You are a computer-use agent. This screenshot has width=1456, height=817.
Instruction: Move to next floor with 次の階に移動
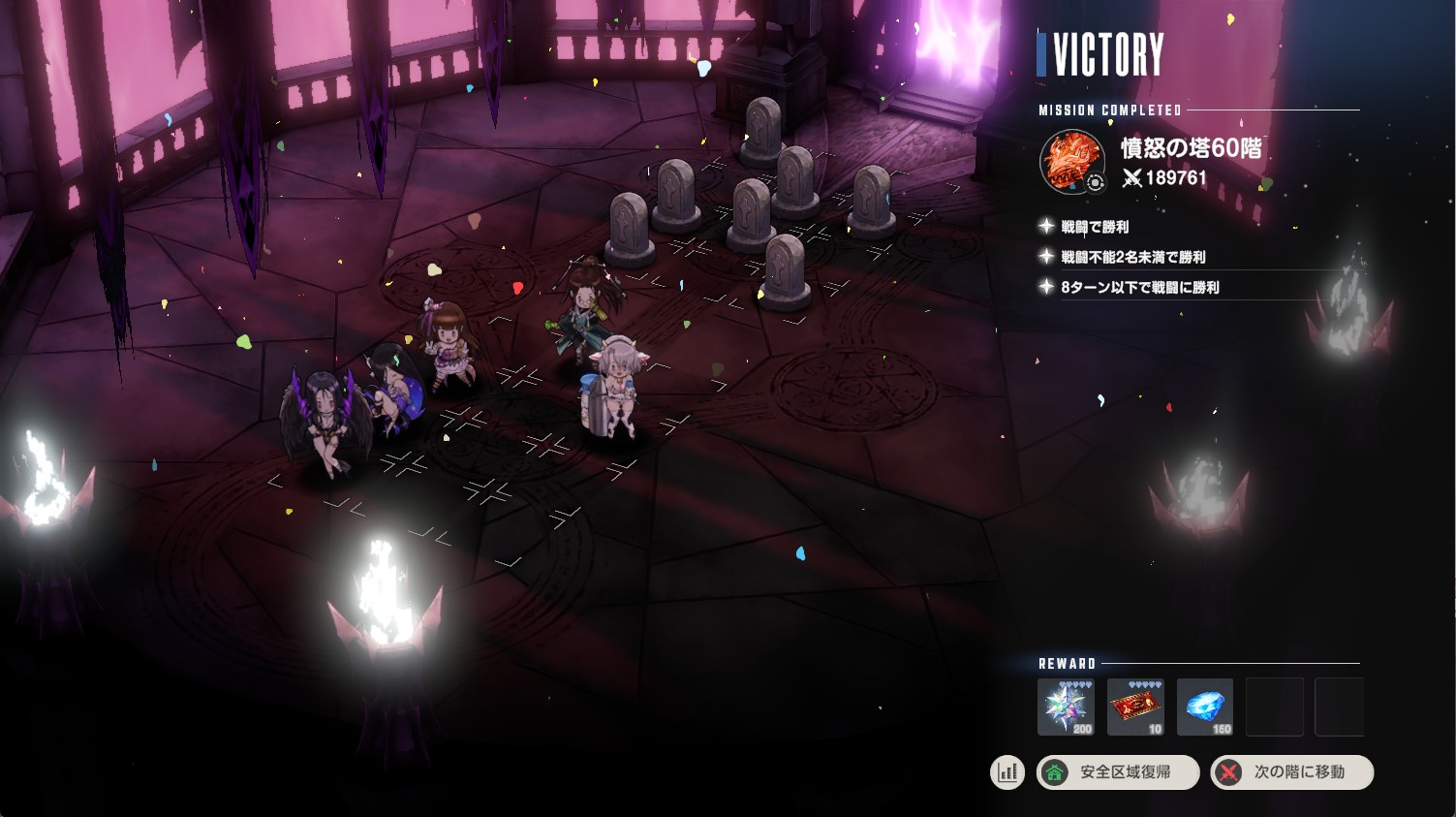click(x=1291, y=772)
